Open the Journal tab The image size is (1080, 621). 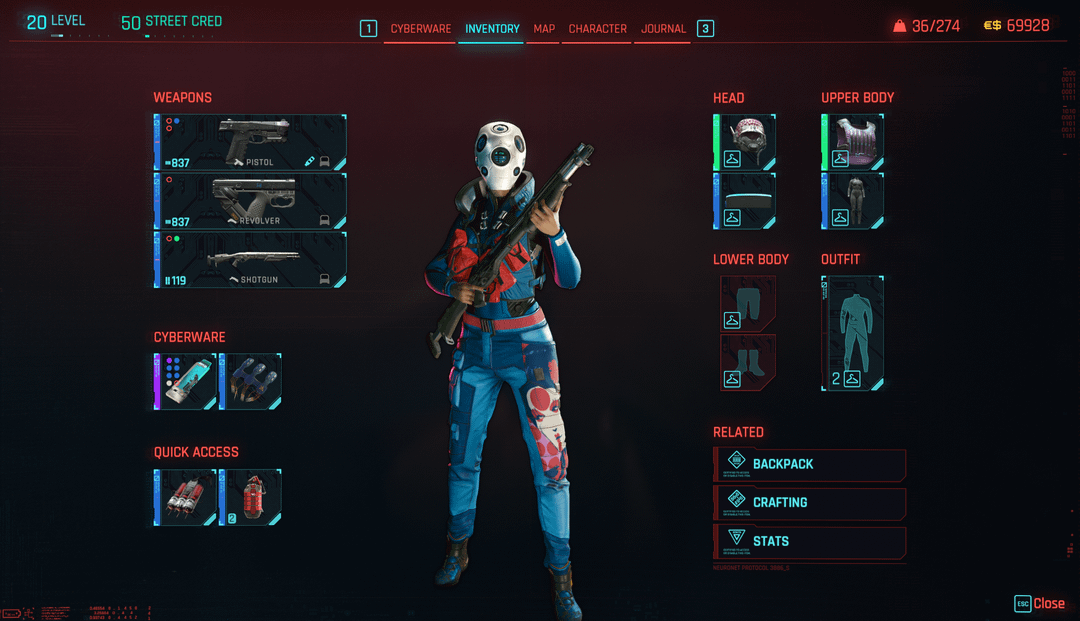pos(663,29)
